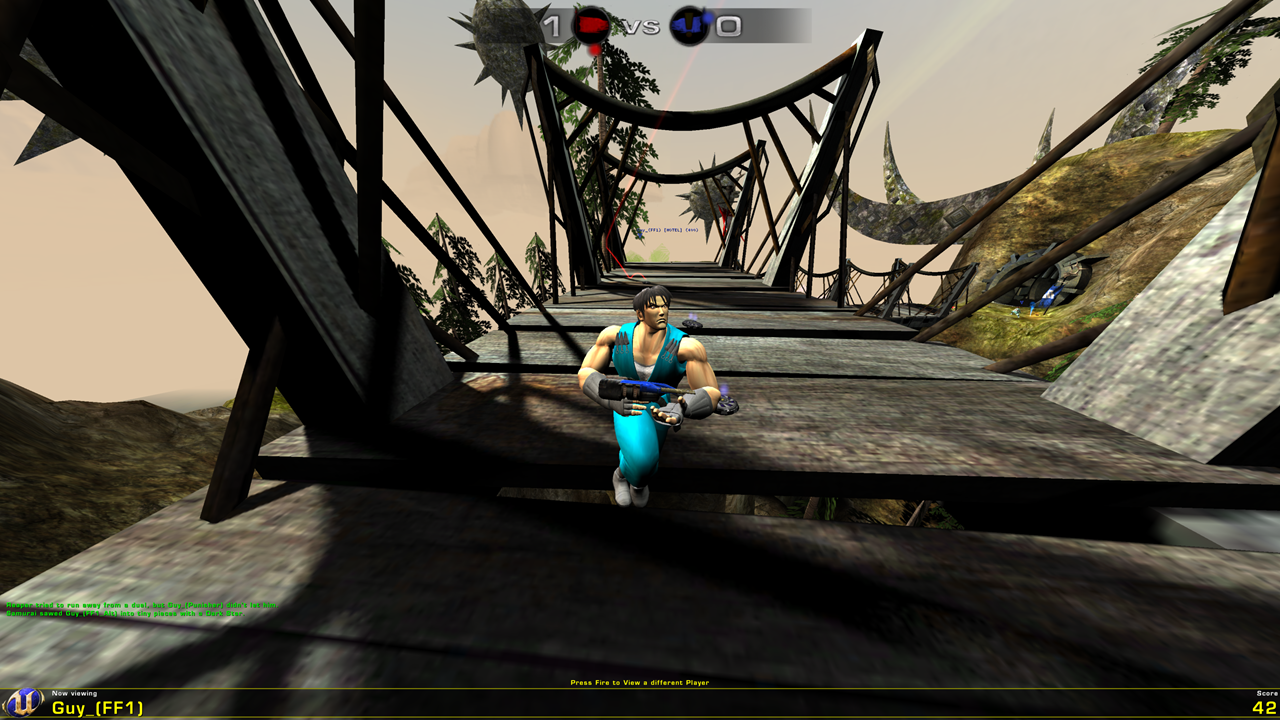The width and height of the screenshot is (1280, 720).
Task: Click the yellow divider bar above the spectator HUD
Action: [x=640, y=690]
